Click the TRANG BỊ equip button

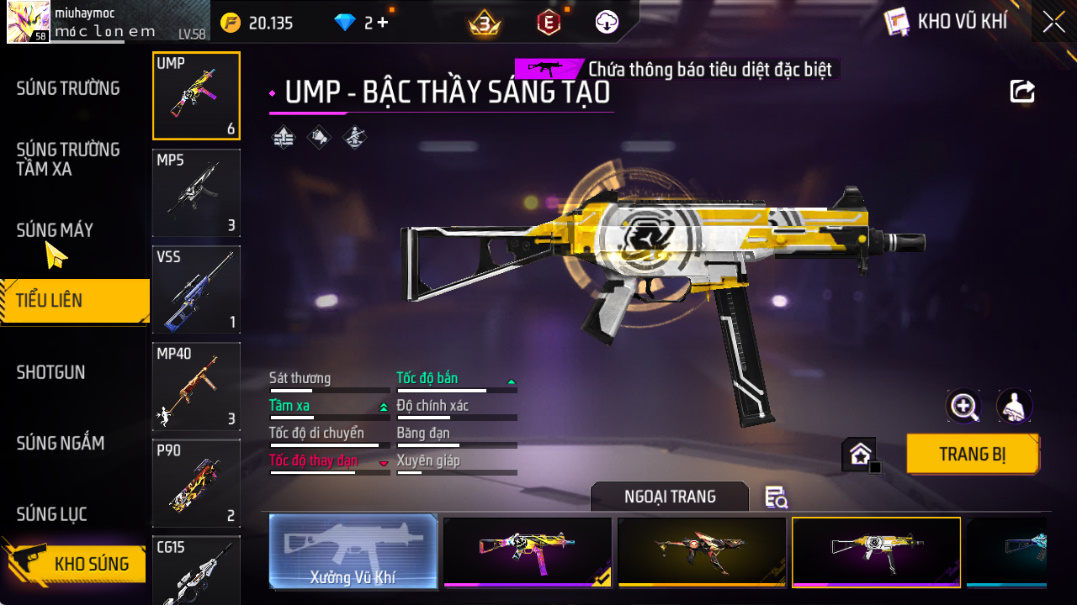(972, 454)
